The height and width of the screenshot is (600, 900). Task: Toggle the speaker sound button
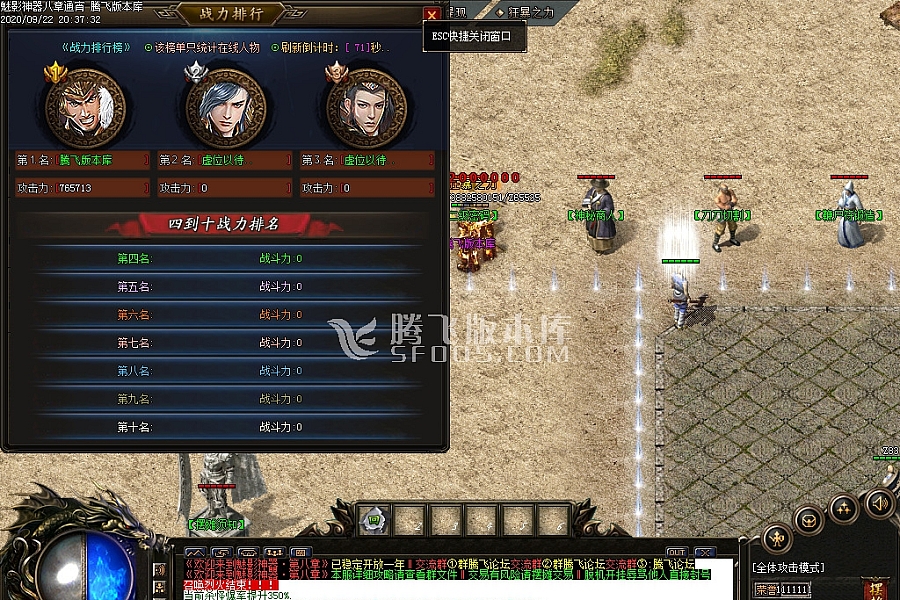879,502
